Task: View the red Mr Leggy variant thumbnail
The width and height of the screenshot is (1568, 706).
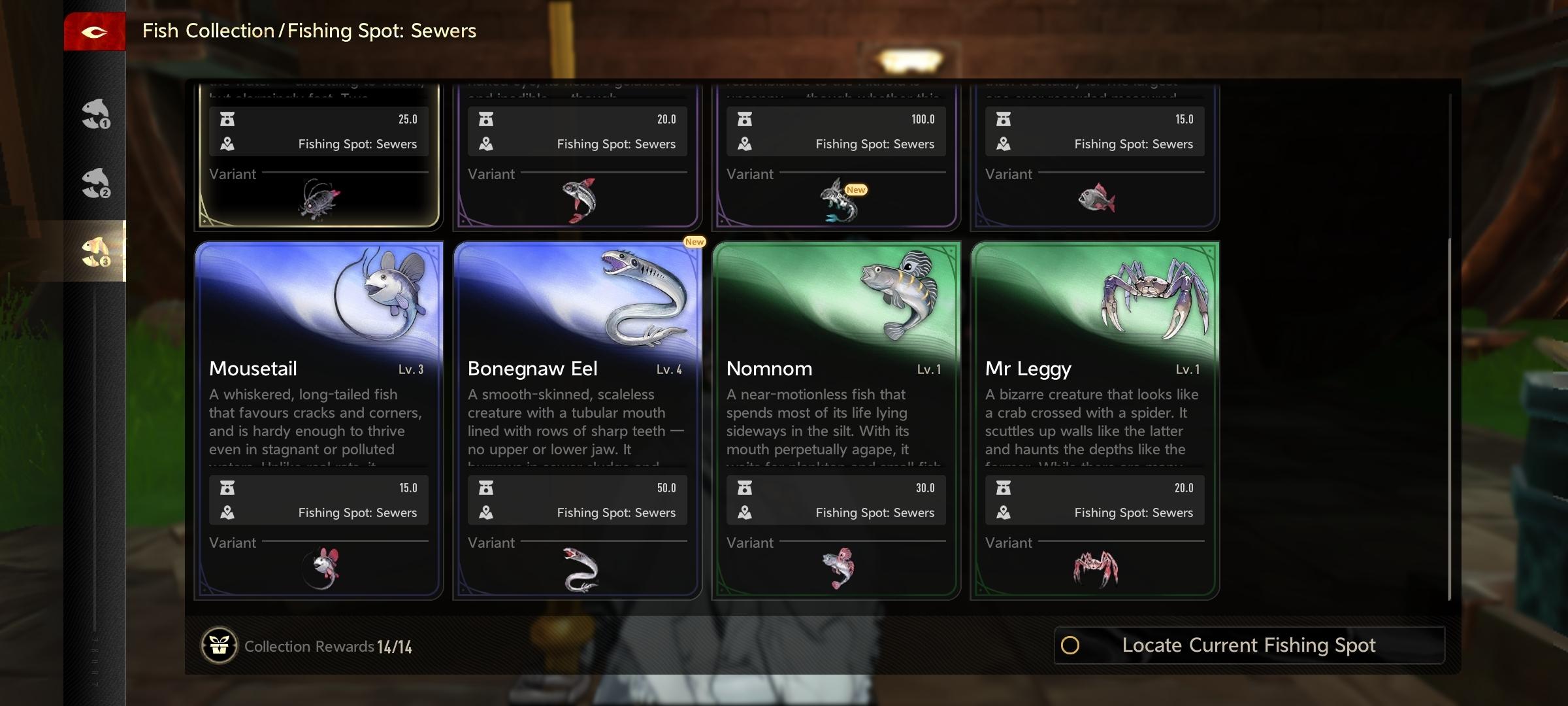Action: (x=1095, y=568)
